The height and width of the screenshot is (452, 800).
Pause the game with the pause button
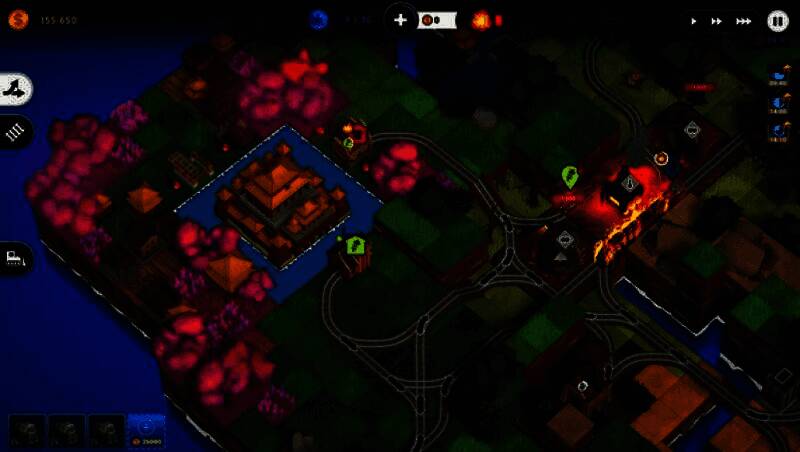(778, 20)
